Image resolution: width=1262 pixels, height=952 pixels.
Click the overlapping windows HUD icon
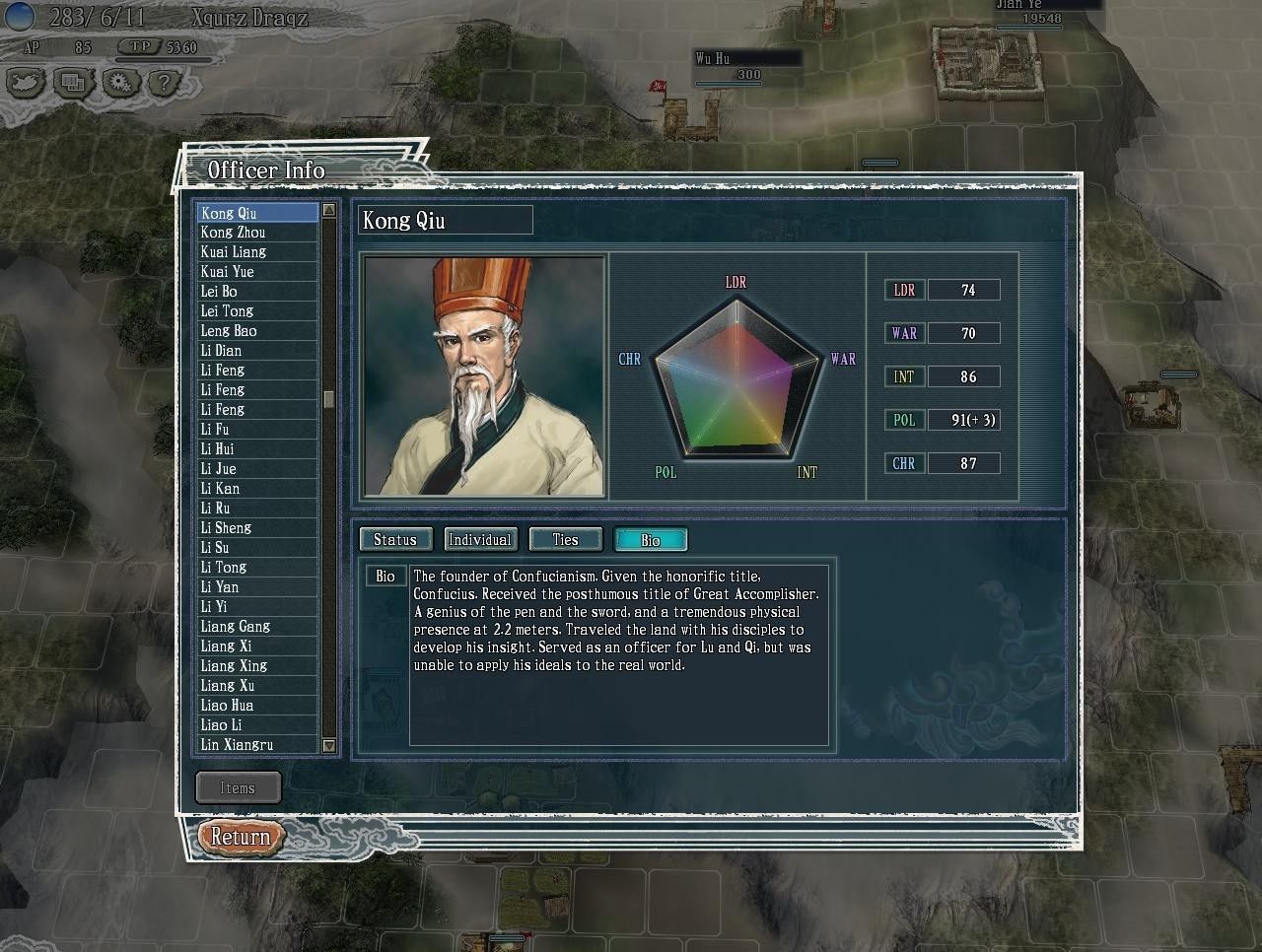click(73, 83)
